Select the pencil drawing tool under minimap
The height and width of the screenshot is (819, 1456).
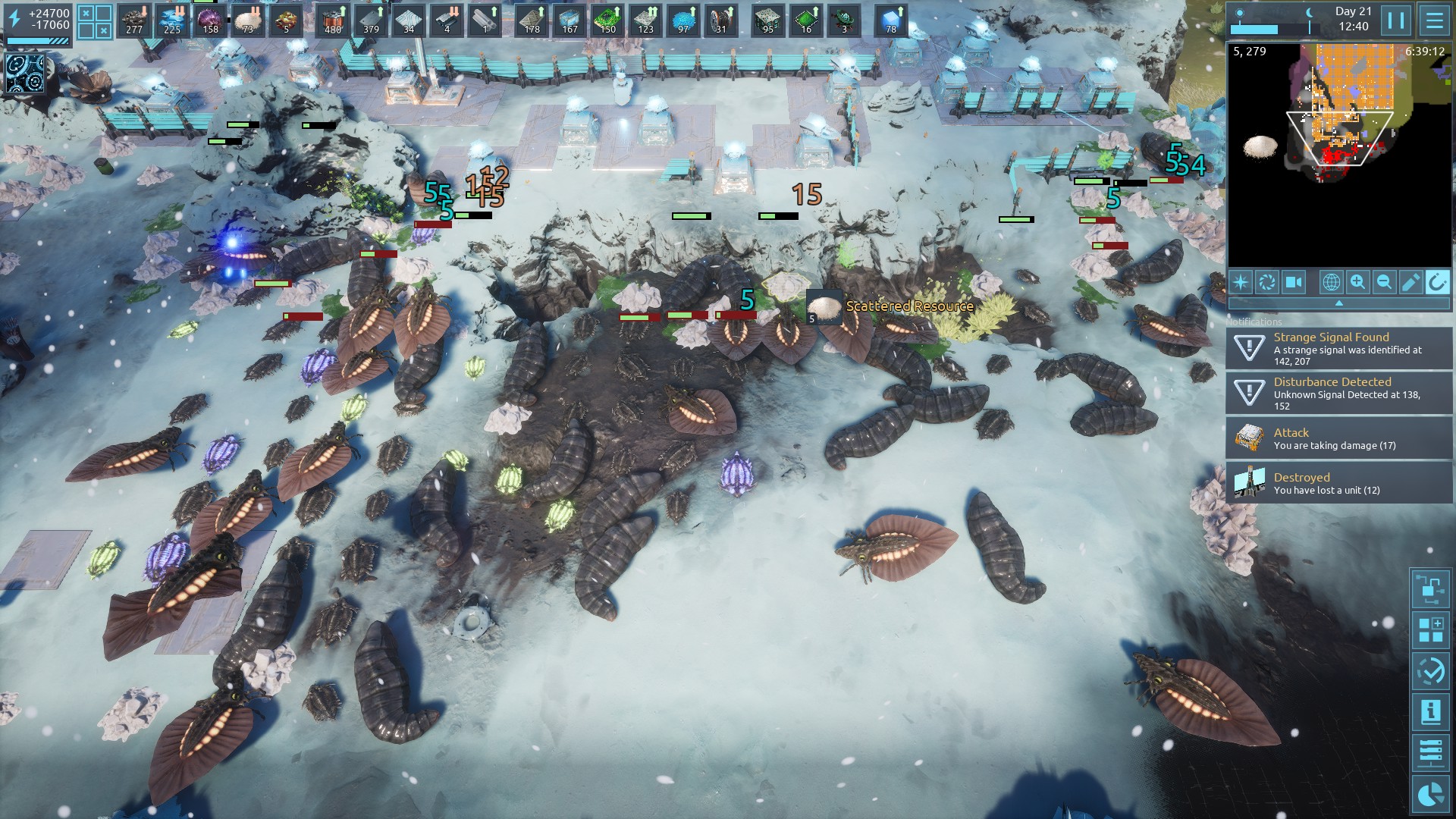[x=1410, y=282]
